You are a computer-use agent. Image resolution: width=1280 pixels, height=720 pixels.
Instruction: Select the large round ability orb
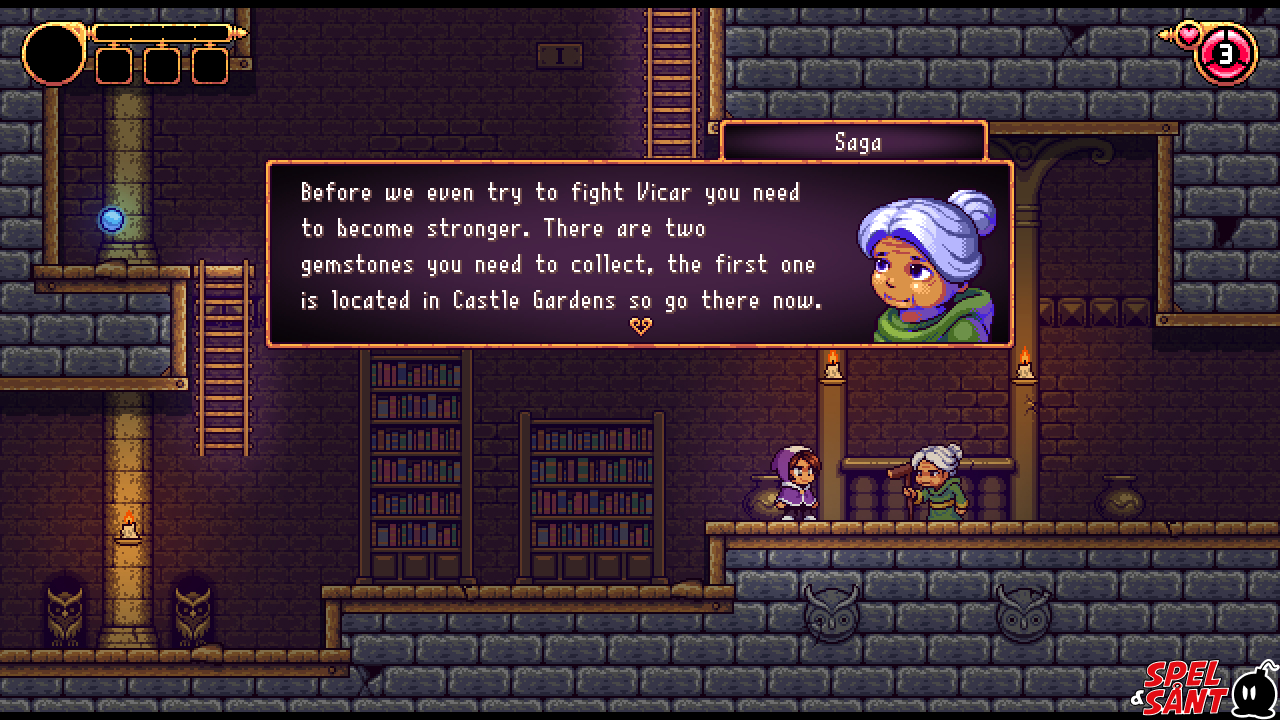point(54,54)
